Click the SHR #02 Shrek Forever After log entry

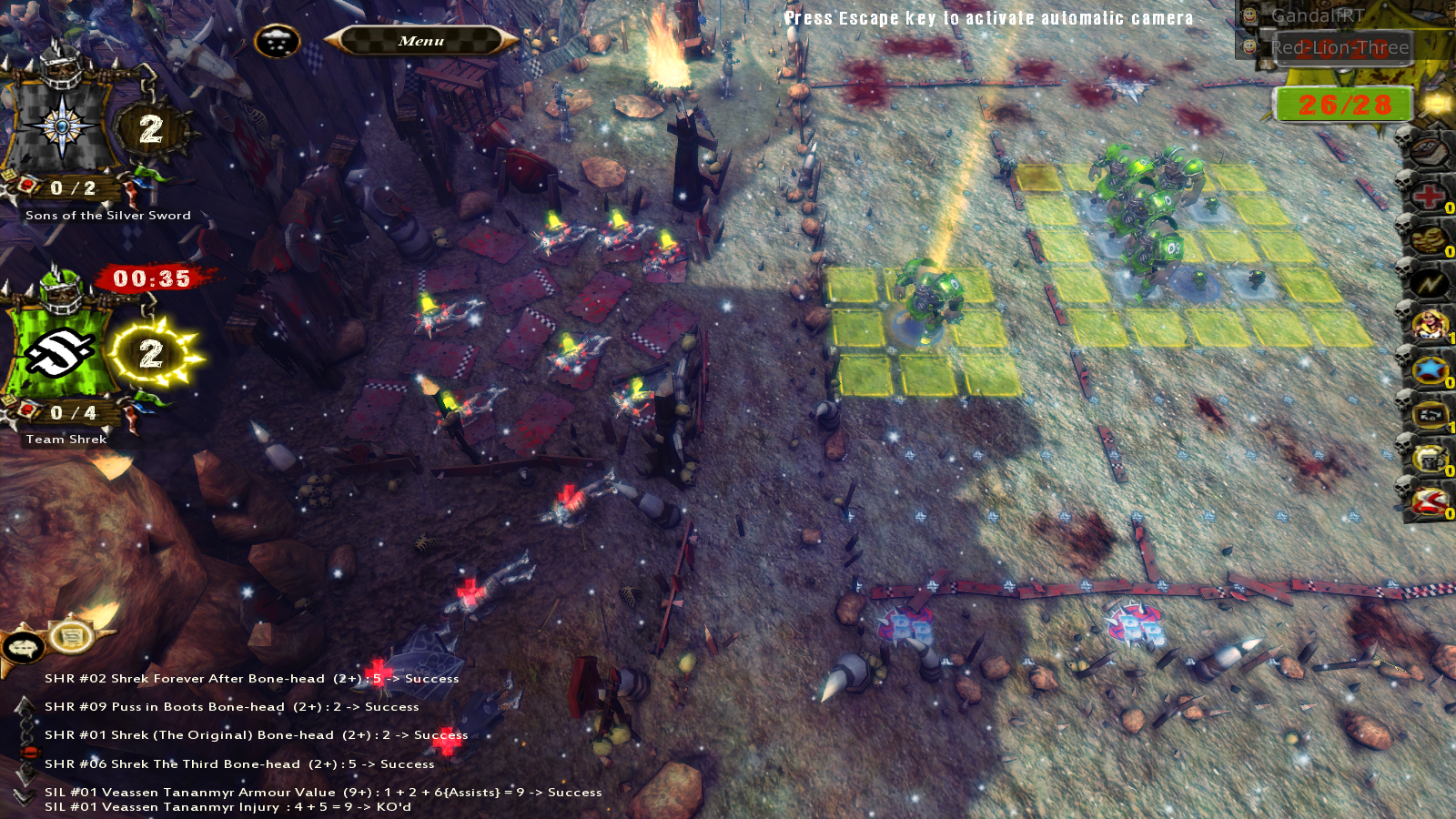[x=251, y=677]
